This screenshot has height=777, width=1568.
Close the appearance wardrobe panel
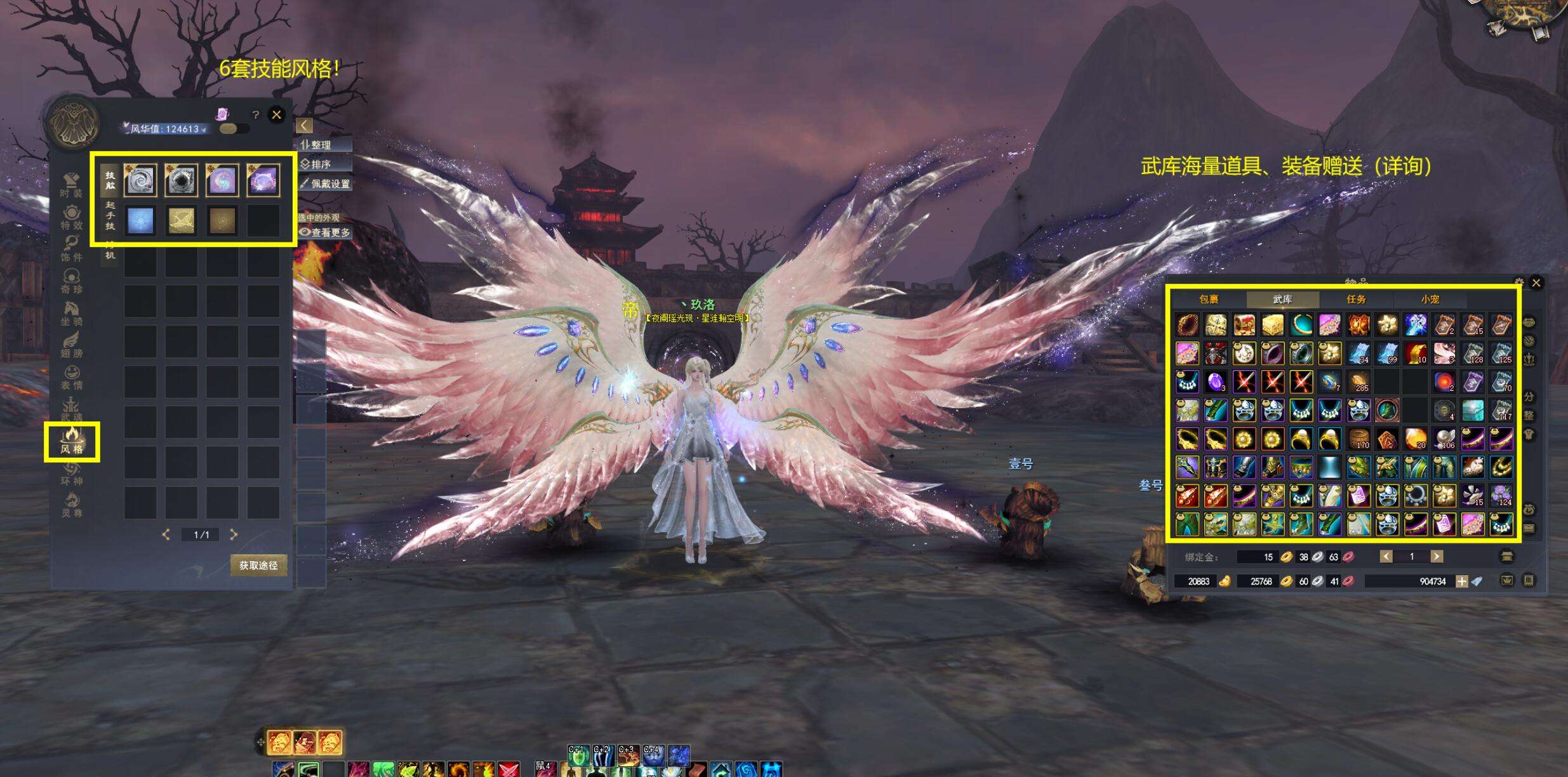click(x=276, y=115)
